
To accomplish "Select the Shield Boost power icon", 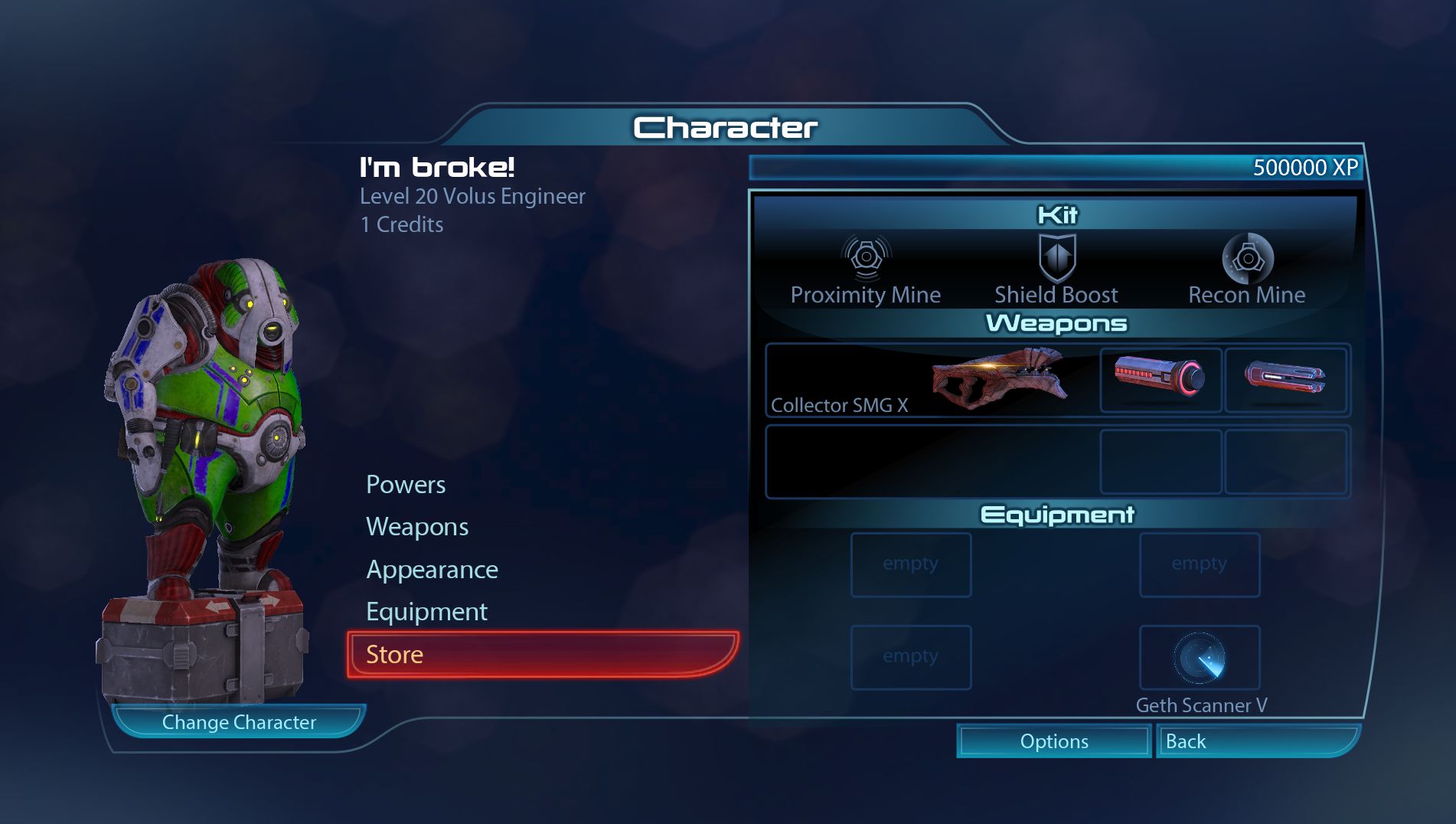I will [1056, 257].
